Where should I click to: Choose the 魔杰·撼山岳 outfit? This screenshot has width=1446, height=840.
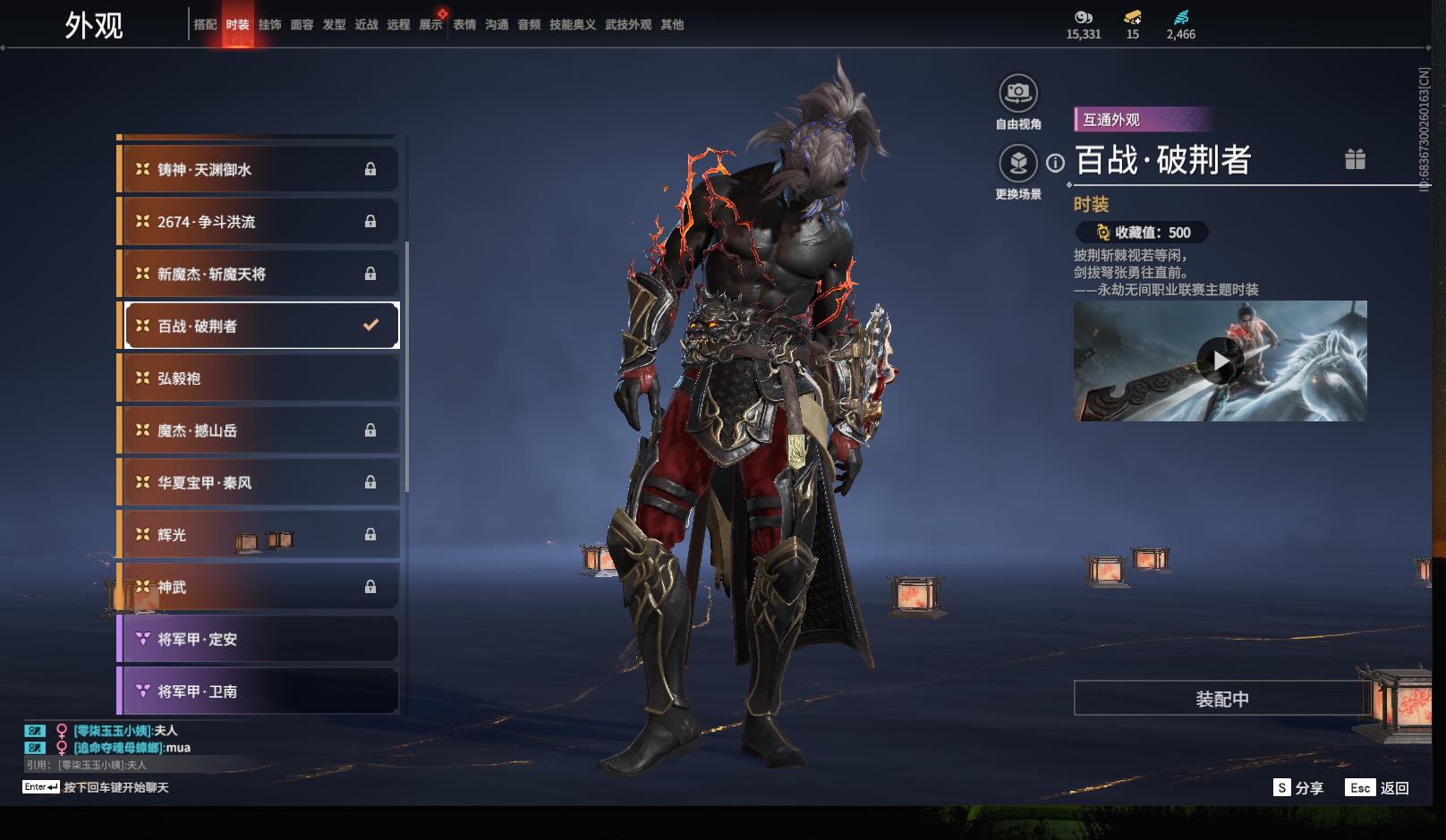259,430
